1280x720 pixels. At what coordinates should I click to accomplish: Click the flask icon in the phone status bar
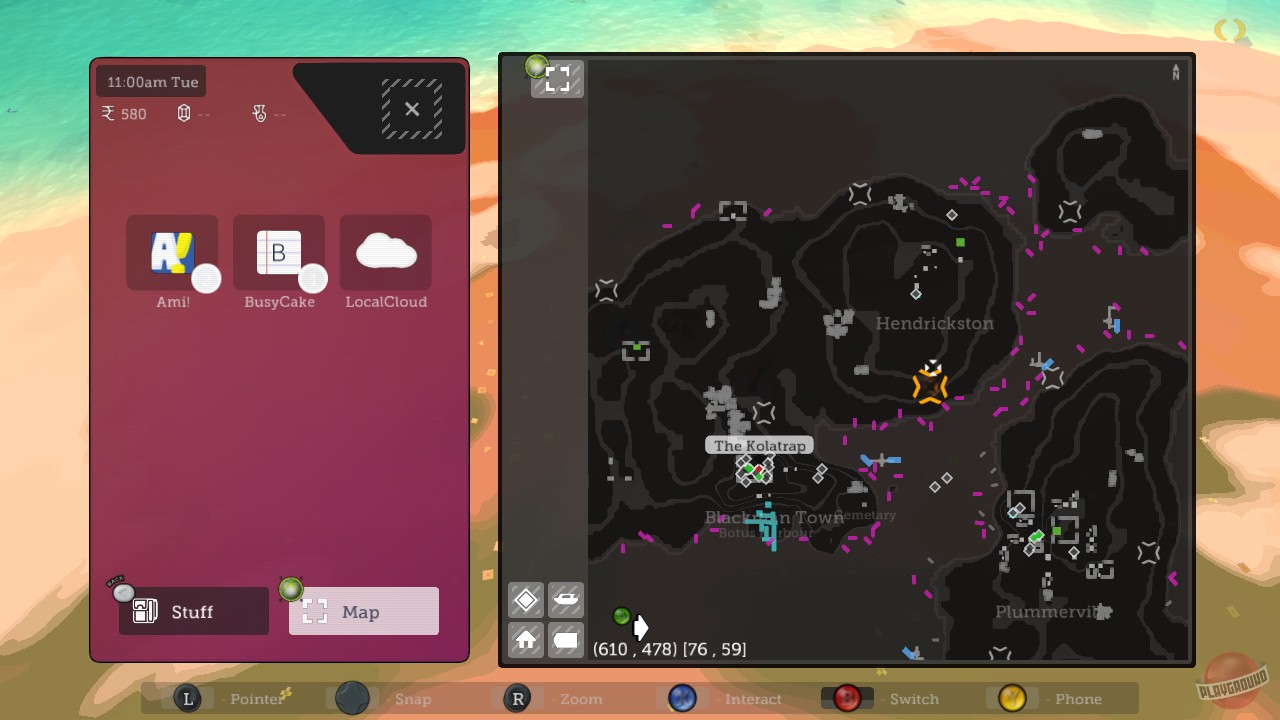click(259, 113)
